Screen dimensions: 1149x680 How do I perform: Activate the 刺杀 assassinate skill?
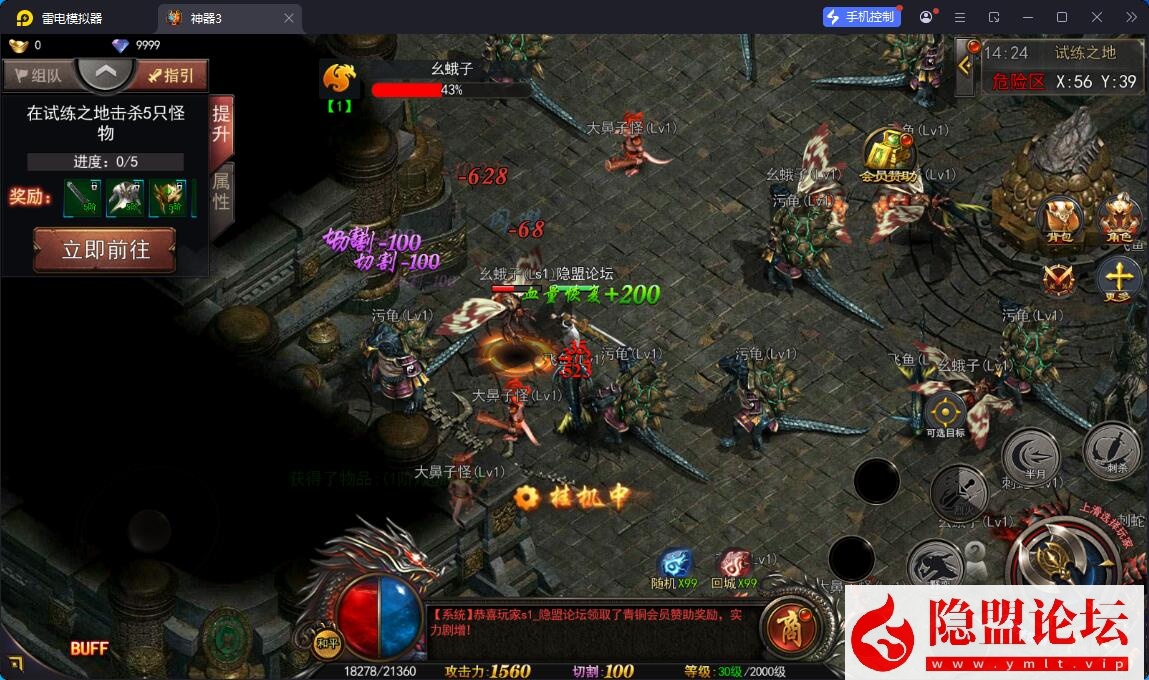(x=1111, y=448)
